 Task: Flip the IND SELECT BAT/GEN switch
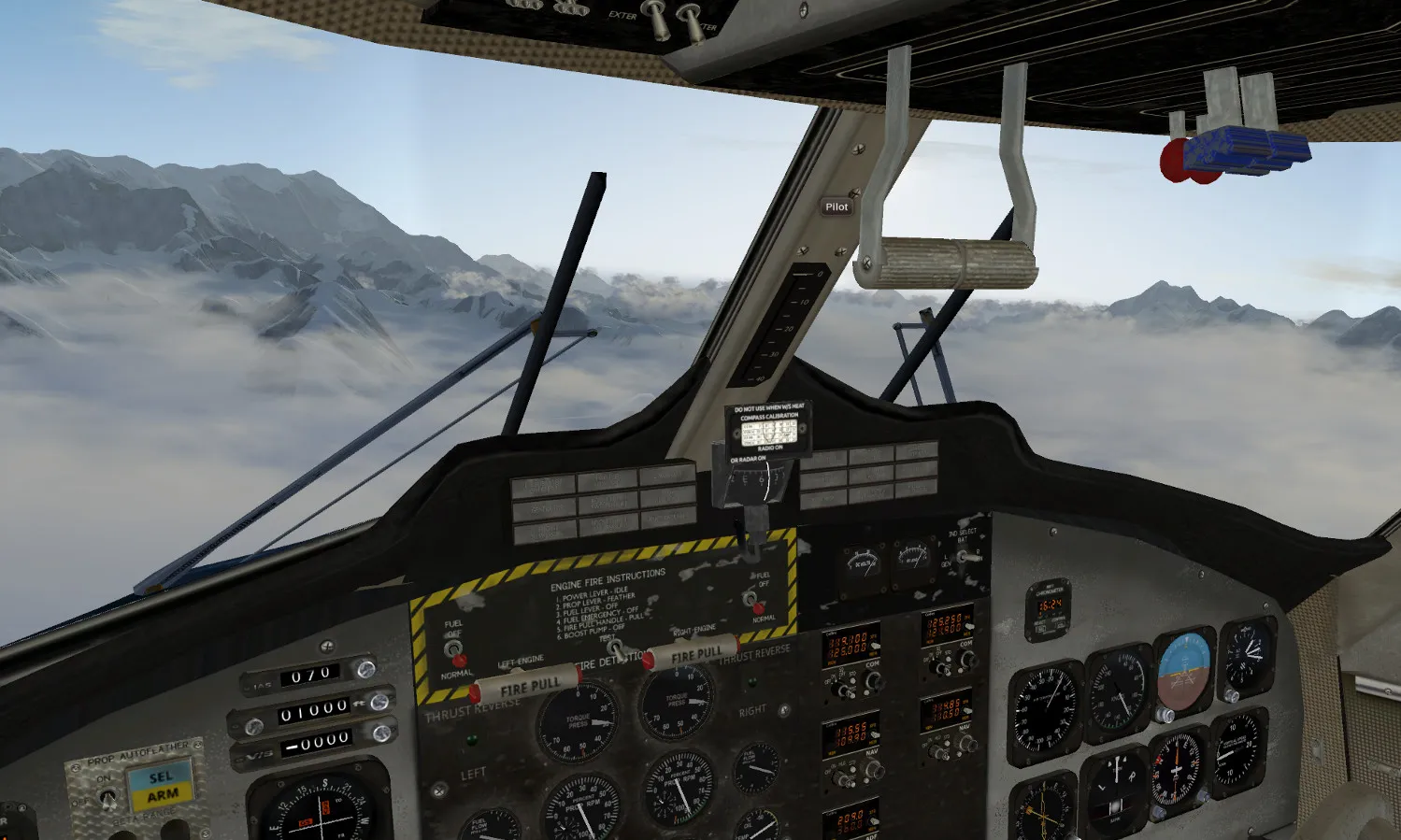pos(962,558)
